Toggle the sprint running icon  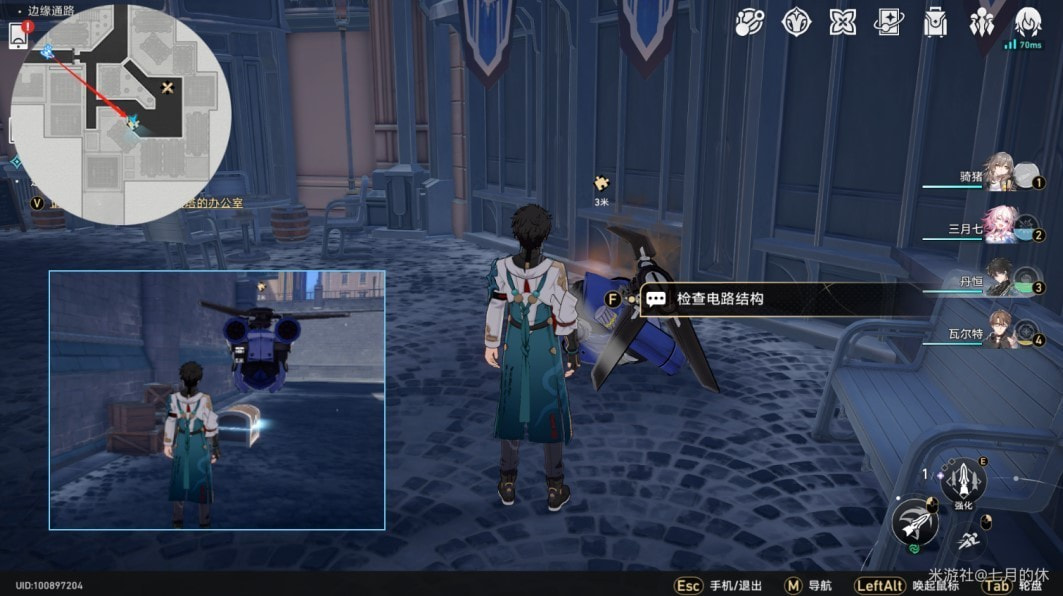click(968, 541)
